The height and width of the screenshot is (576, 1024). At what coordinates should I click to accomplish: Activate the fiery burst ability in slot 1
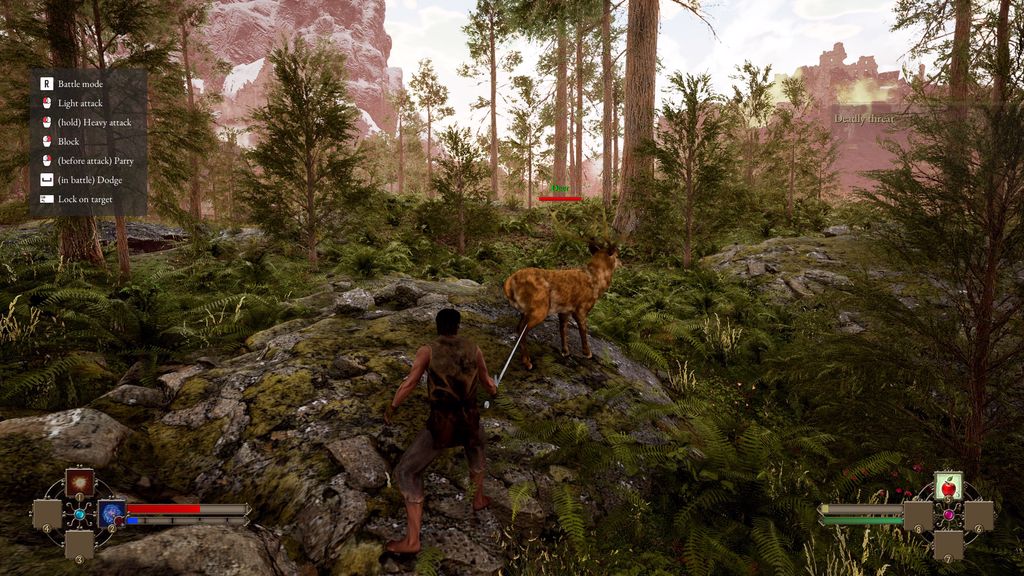click(x=79, y=483)
